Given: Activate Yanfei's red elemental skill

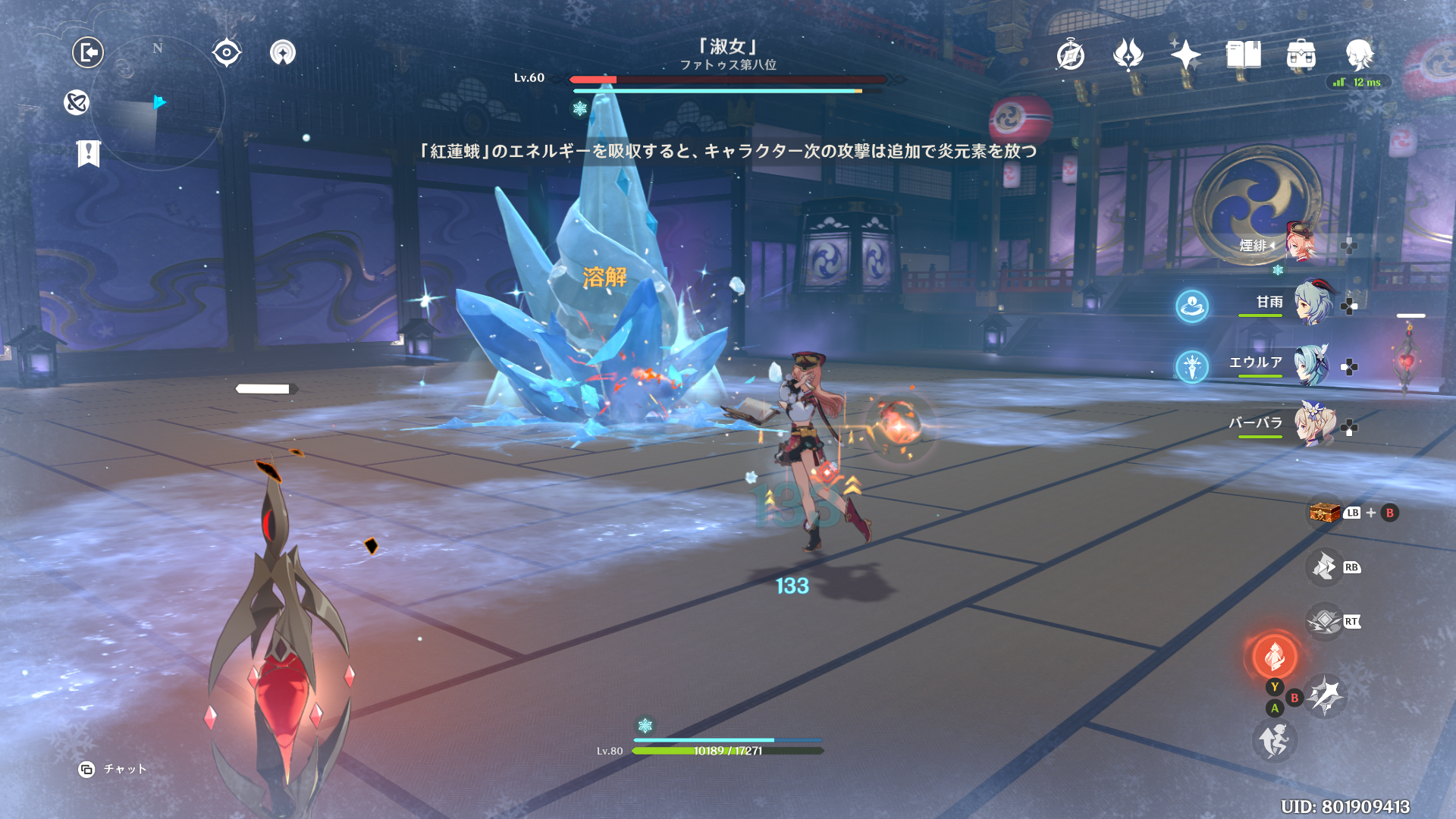Looking at the screenshot, I should tap(1274, 656).
